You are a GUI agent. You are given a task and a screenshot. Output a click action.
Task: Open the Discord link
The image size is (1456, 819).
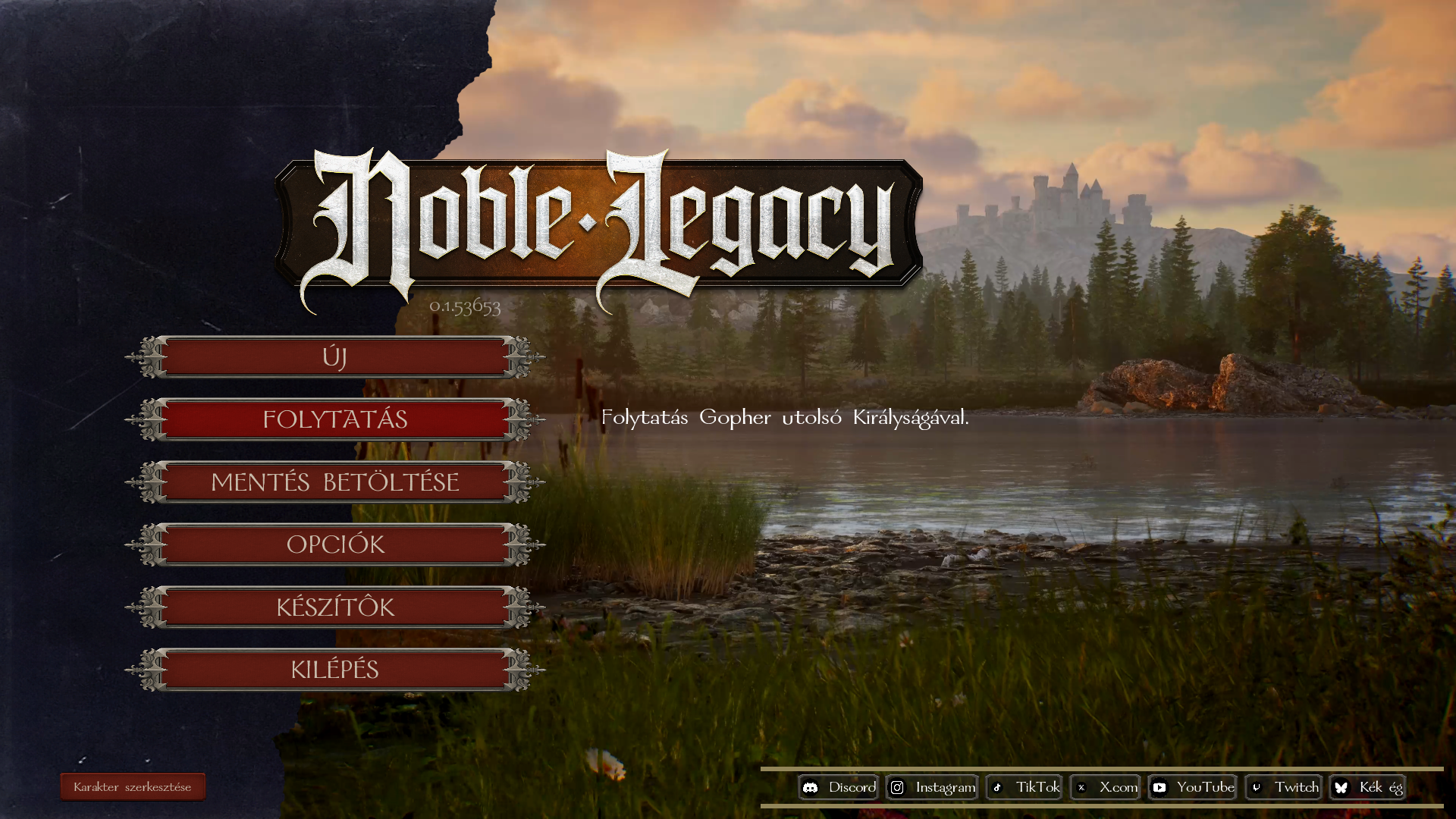[x=839, y=787]
